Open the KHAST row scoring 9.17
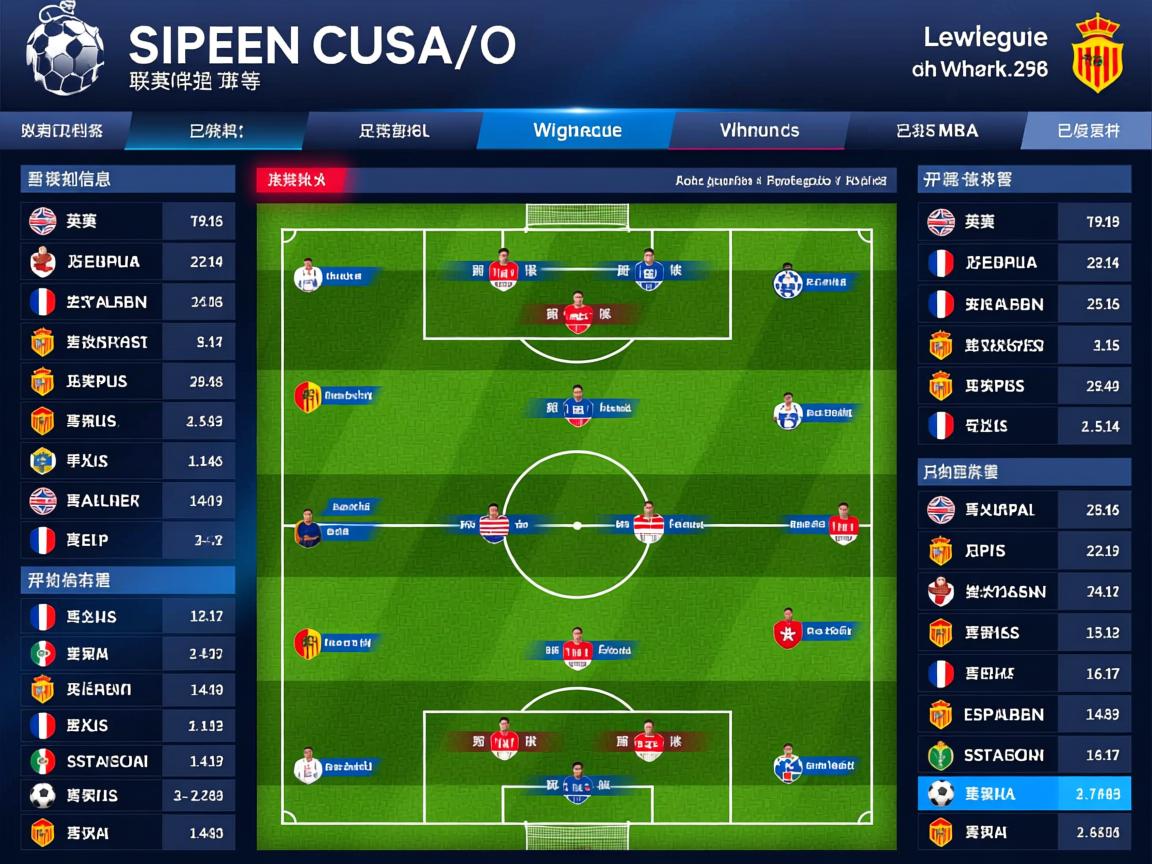 127,342
